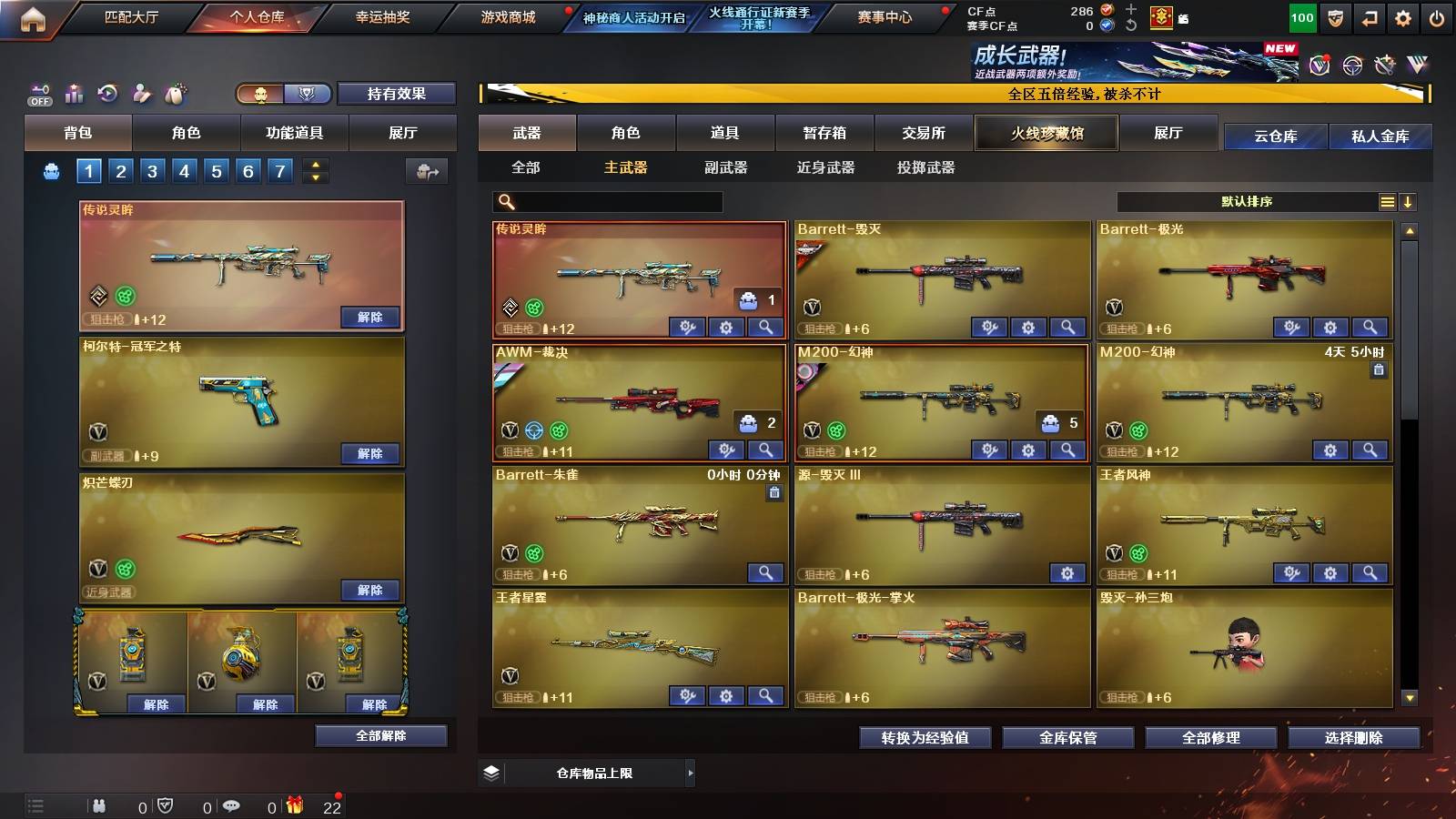Click the ranking stats icon in left toolbar
The image size is (1456, 819).
tap(74, 94)
